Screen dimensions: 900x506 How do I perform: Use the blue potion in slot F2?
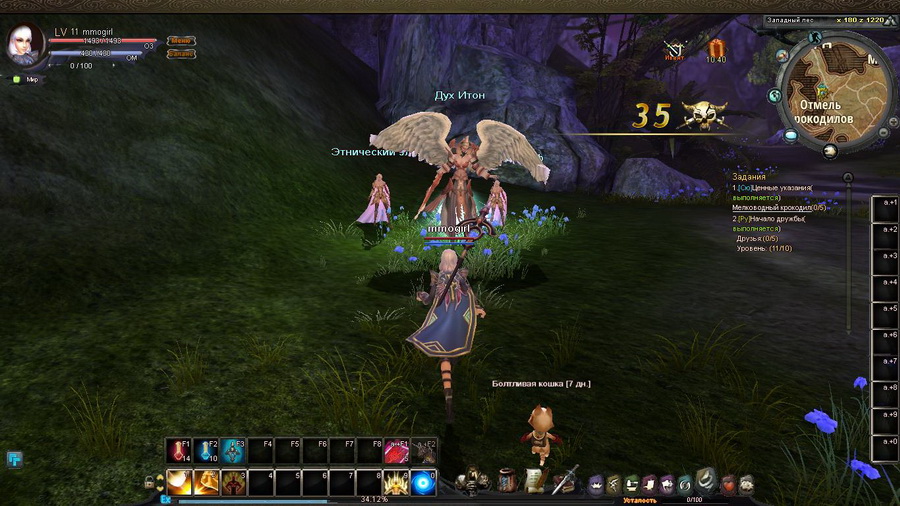tap(207, 451)
